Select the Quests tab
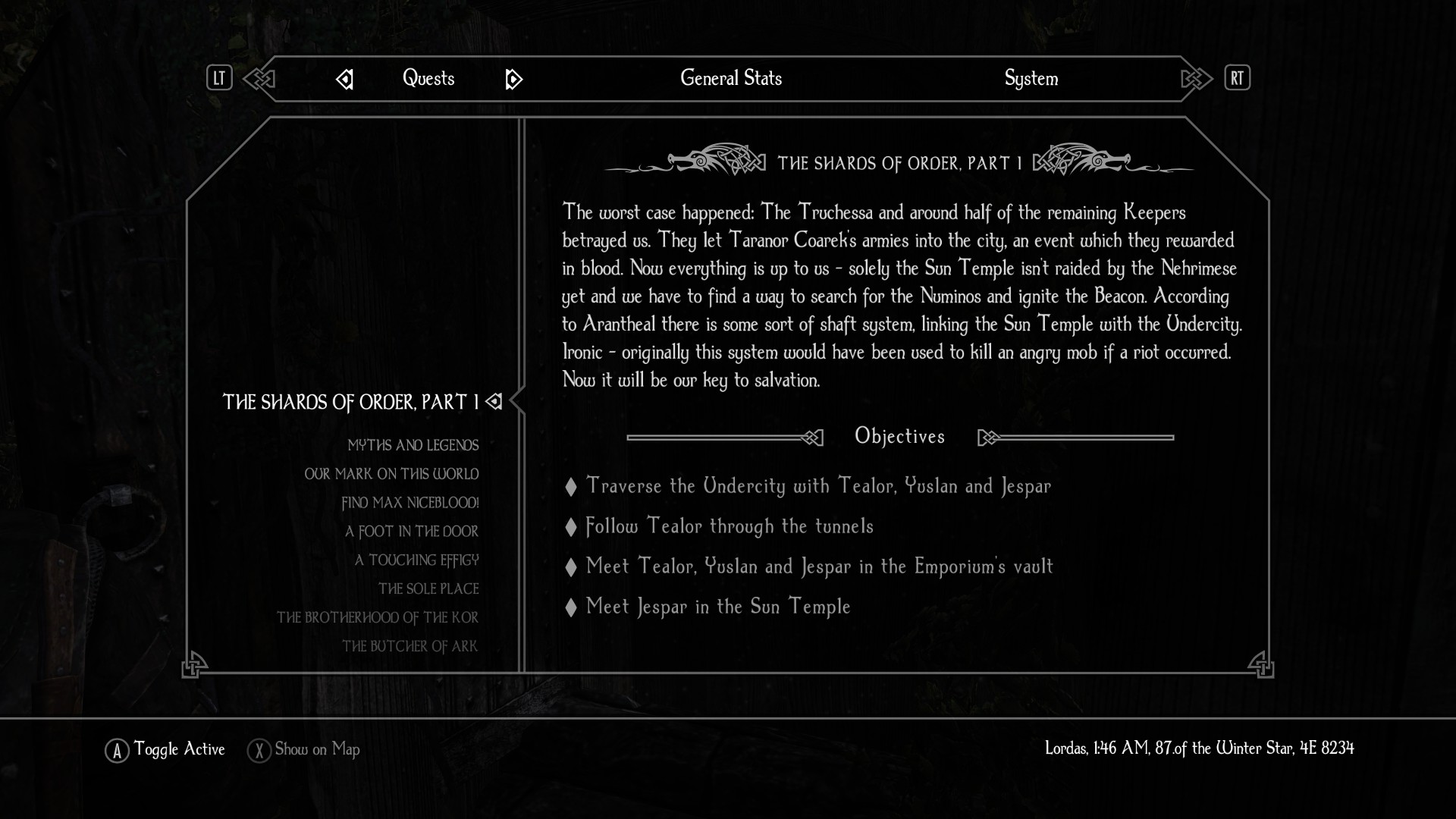Viewport: 1456px width, 819px height. coord(428,78)
